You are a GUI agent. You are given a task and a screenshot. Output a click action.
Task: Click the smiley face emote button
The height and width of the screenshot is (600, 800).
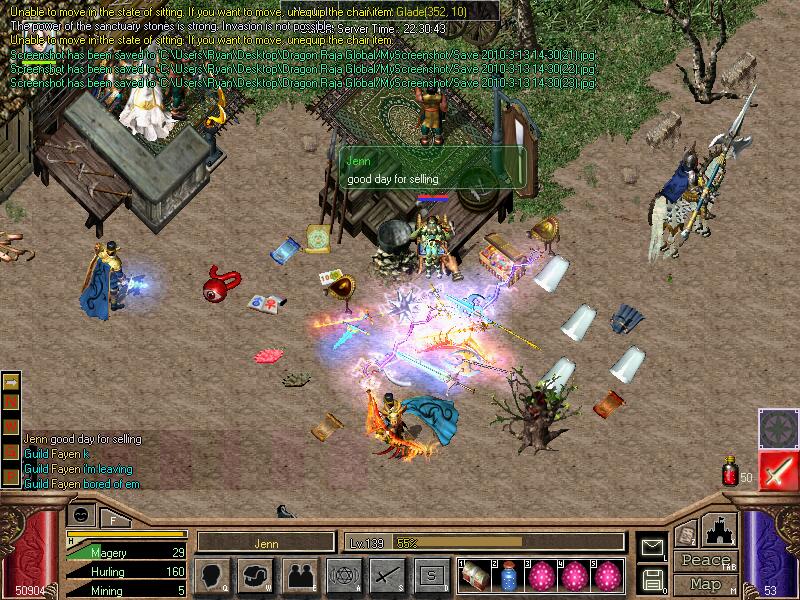pos(80,513)
